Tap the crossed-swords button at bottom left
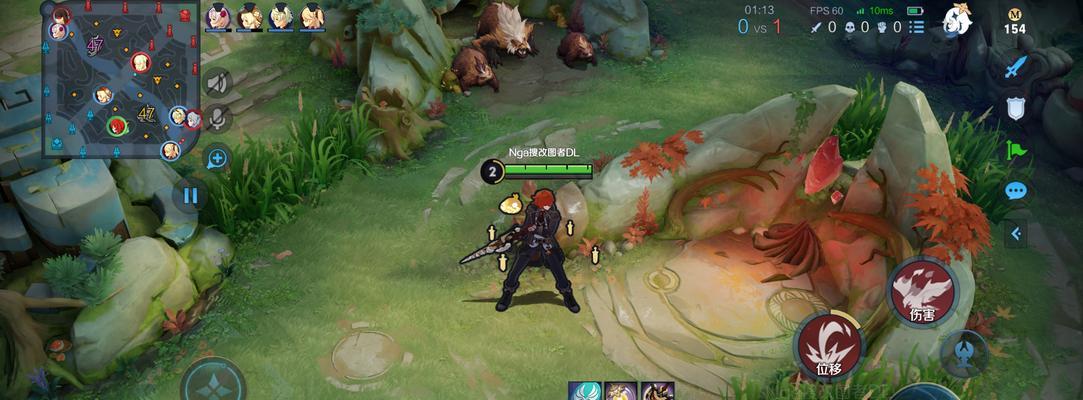 click(212, 384)
